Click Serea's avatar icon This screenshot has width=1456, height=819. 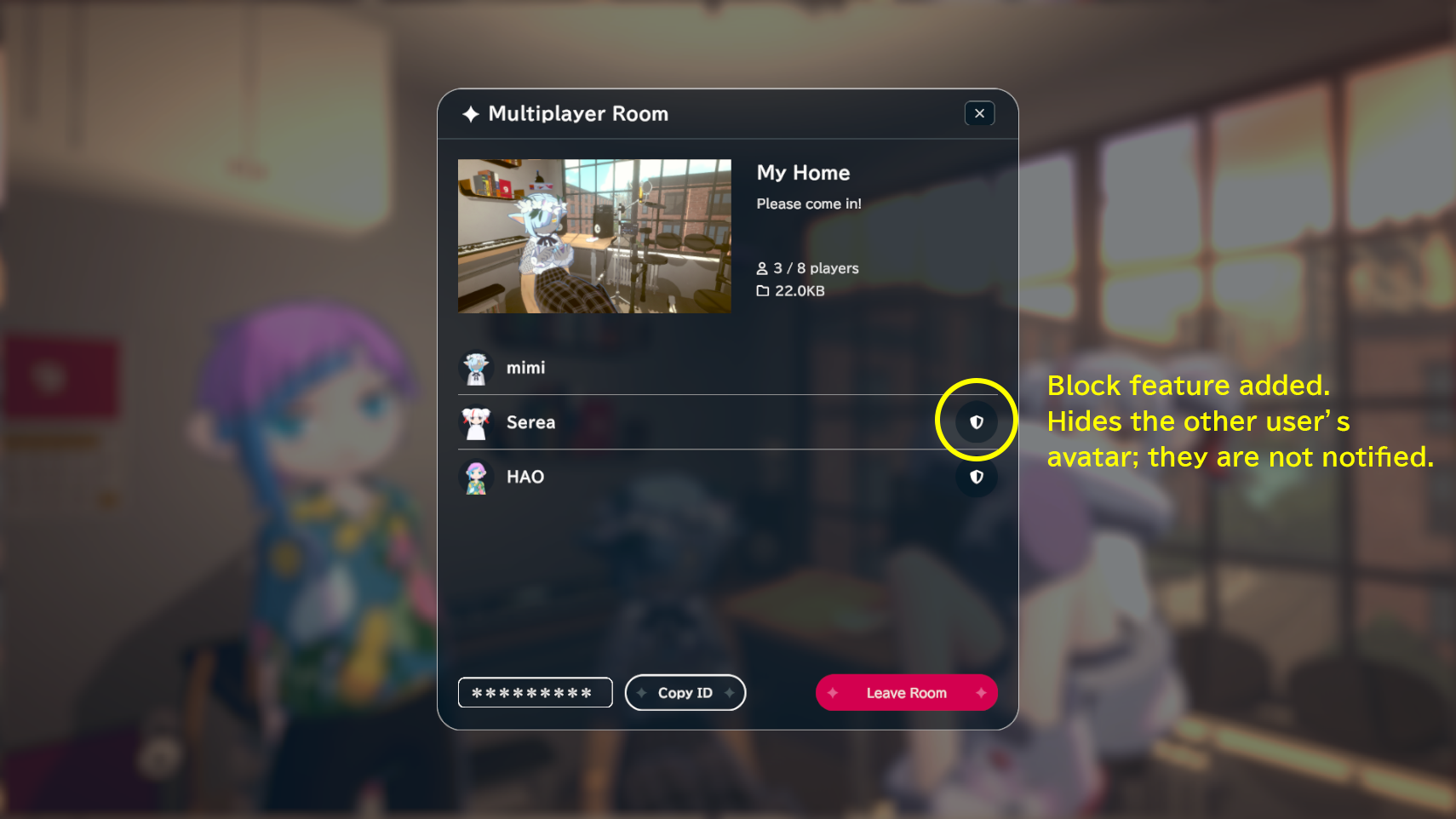(x=477, y=422)
